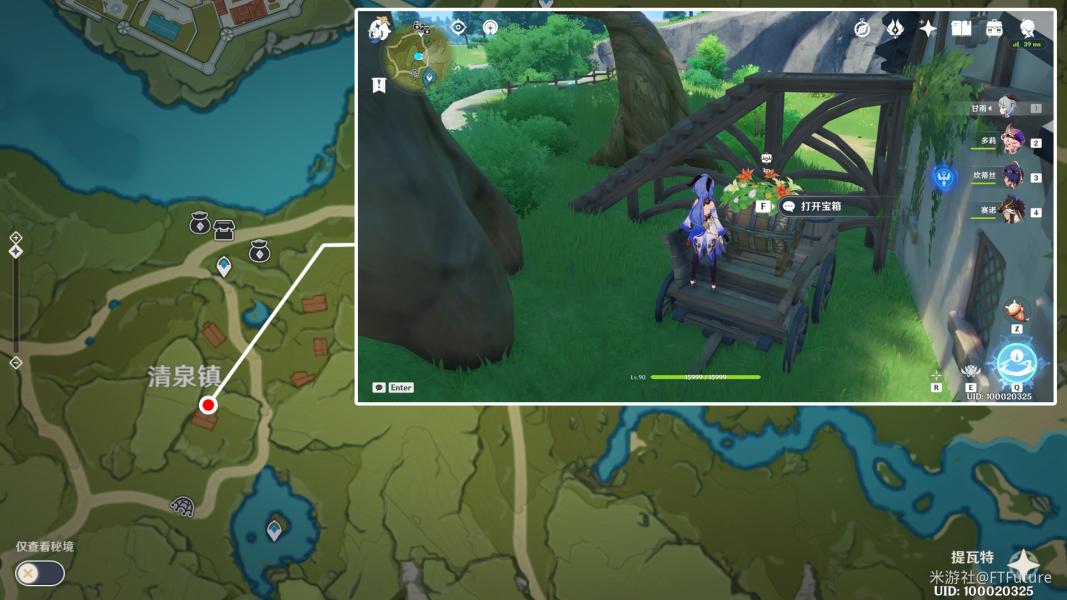Select the teleport waypoint on the lake island
Screen dimensions: 1067x600
pyautogui.click(x=274, y=529)
